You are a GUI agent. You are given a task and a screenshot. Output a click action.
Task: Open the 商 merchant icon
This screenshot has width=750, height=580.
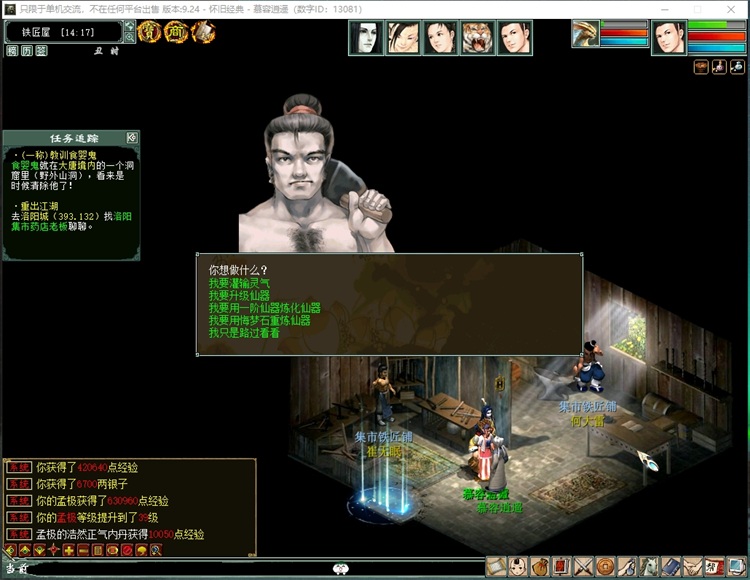[176, 32]
